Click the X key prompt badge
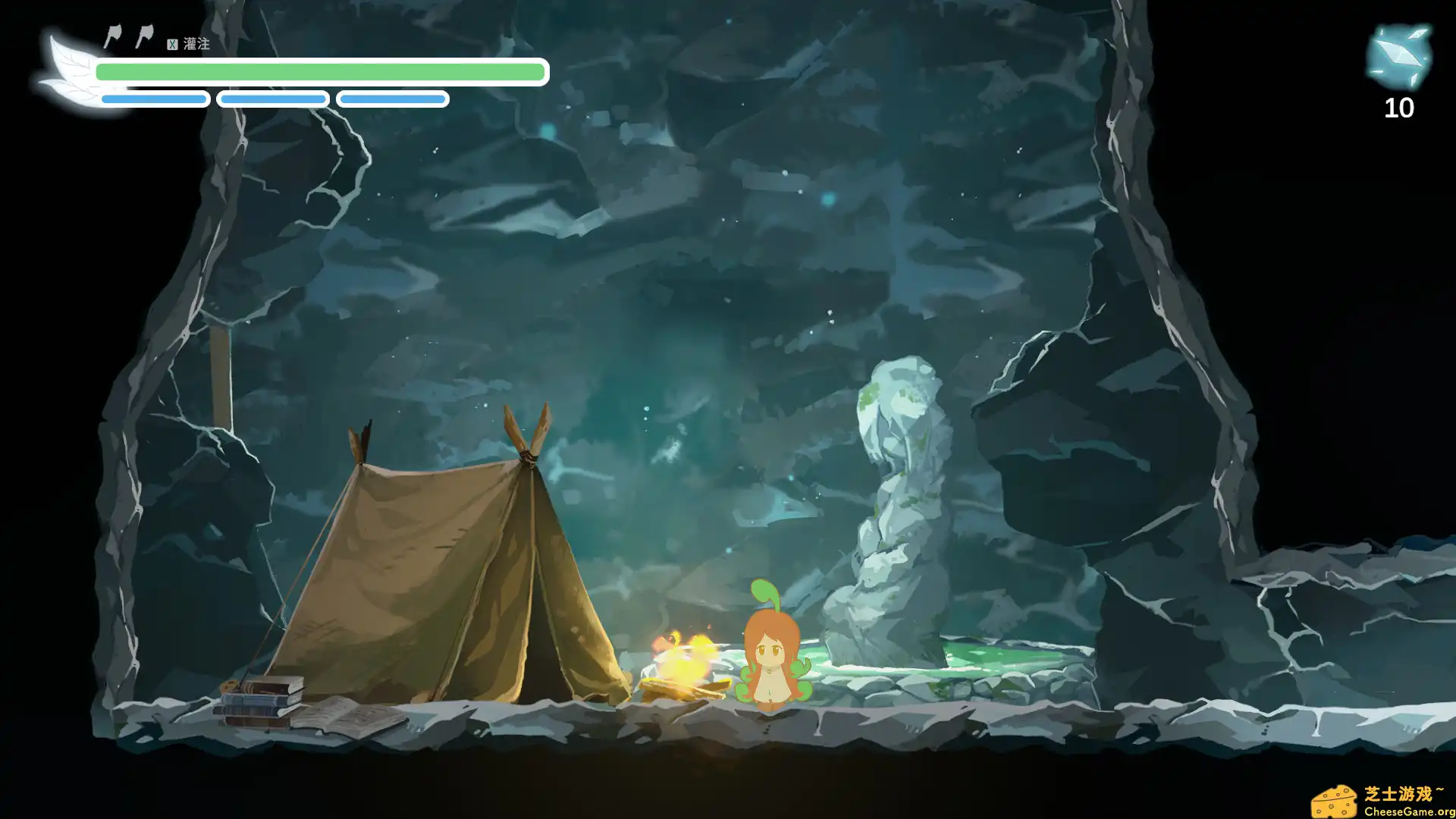The width and height of the screenshot is (1456, 819). pyautogui.click(x=173, y=45)
